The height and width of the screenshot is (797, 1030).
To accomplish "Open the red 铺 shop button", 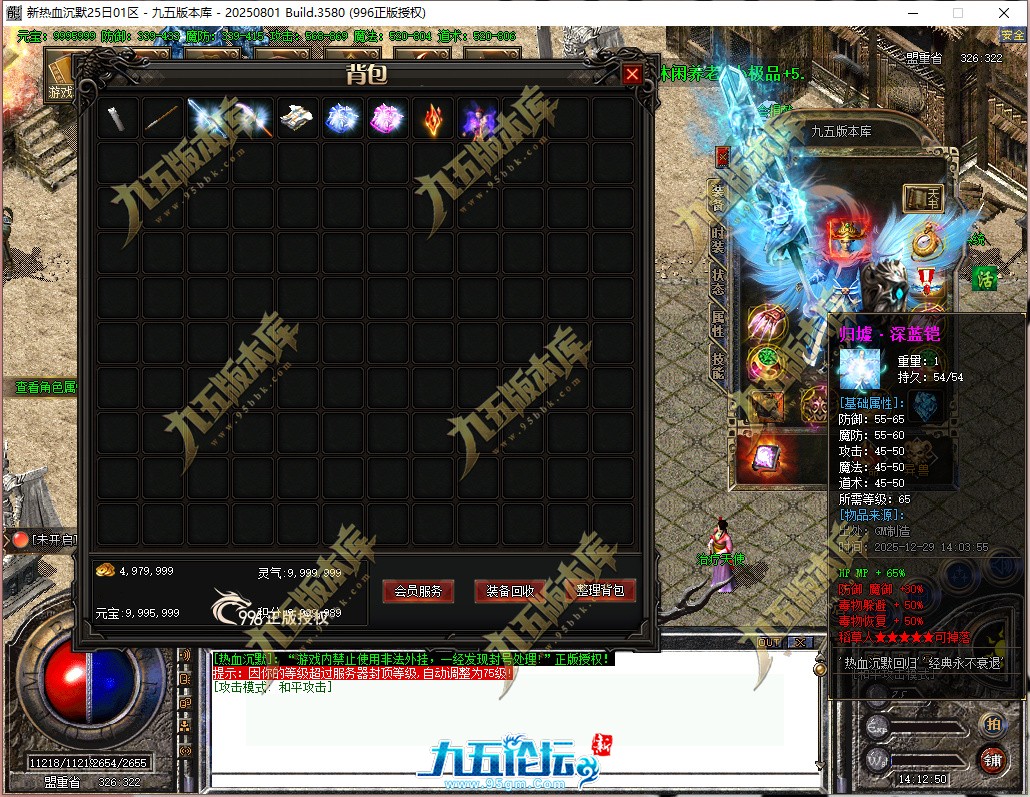I will [992, 759].
